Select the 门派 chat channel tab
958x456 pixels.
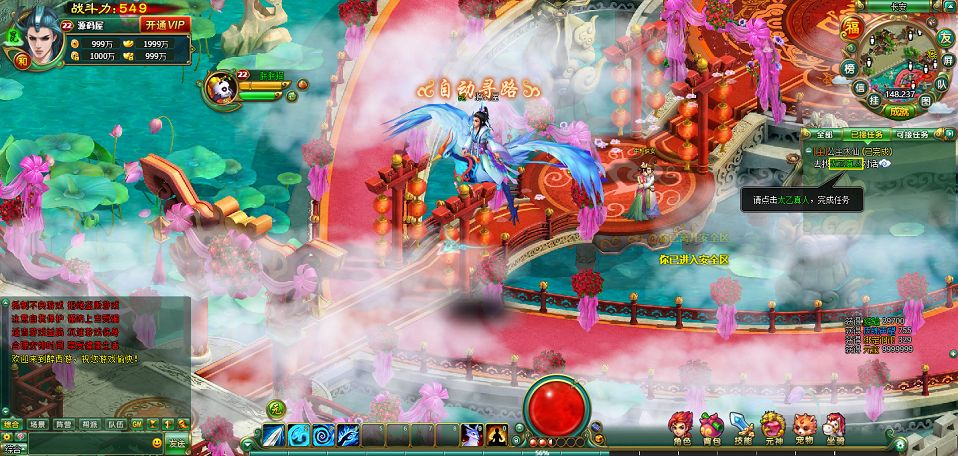89,424
